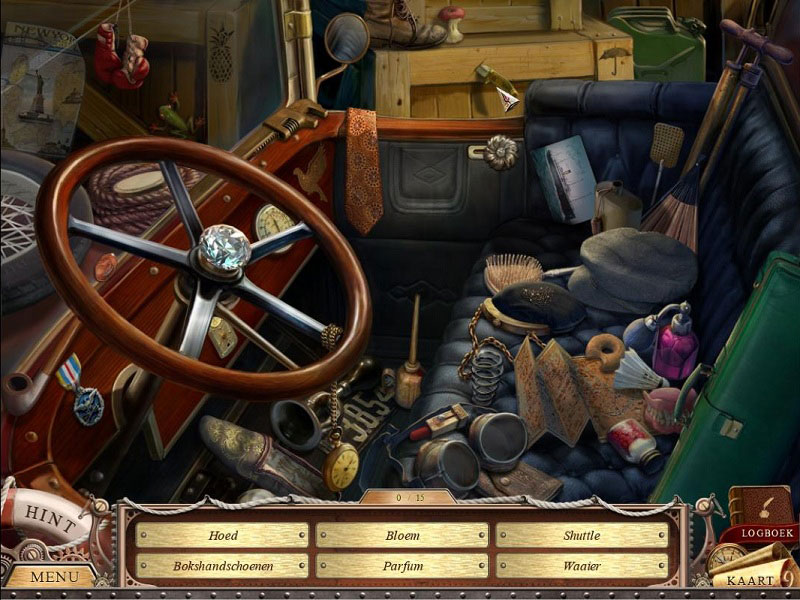
Task: Select the Hoed entry in the list
Action: 222,536
